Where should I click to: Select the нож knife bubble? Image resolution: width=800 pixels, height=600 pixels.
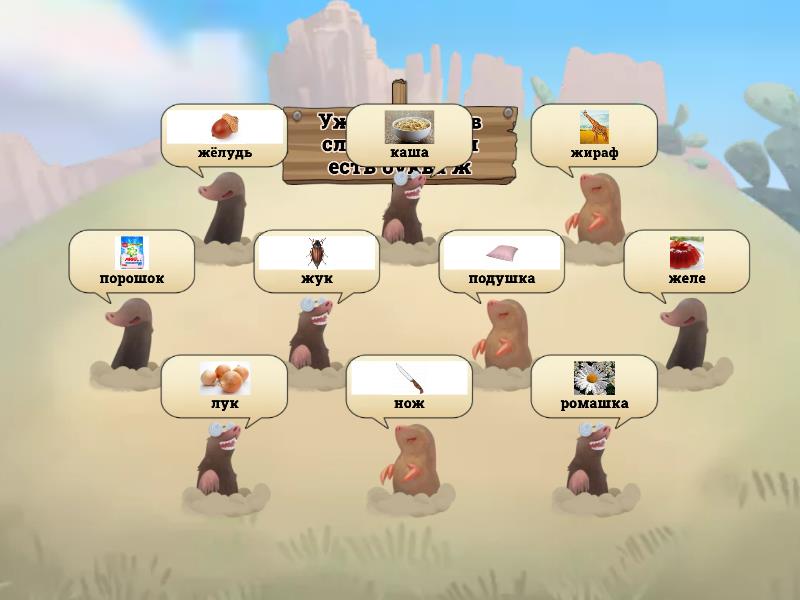coord(409,386)
